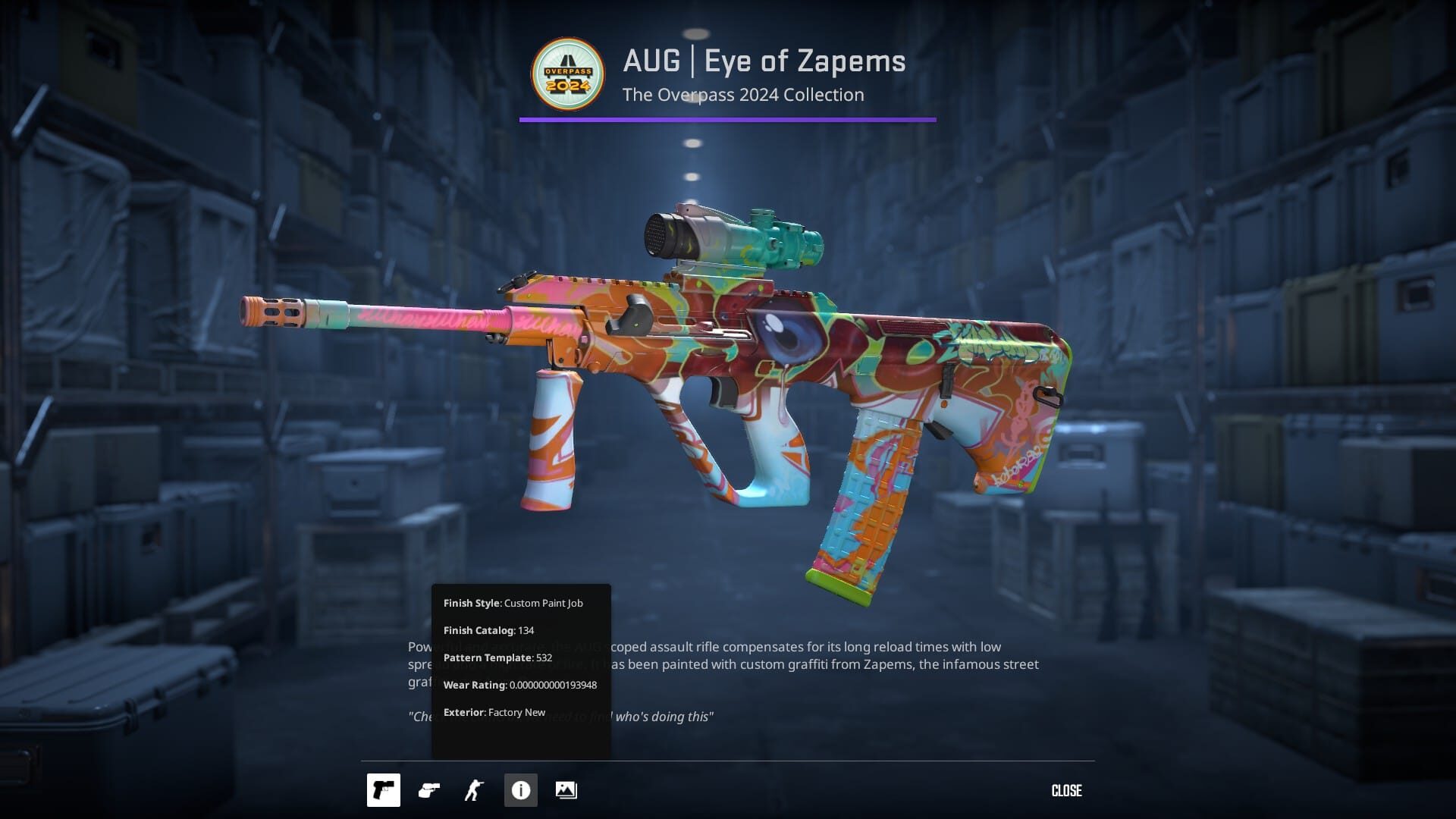Open the character model inspect icon
This screenshot has height=819, width=1456.
pos(475,789)
